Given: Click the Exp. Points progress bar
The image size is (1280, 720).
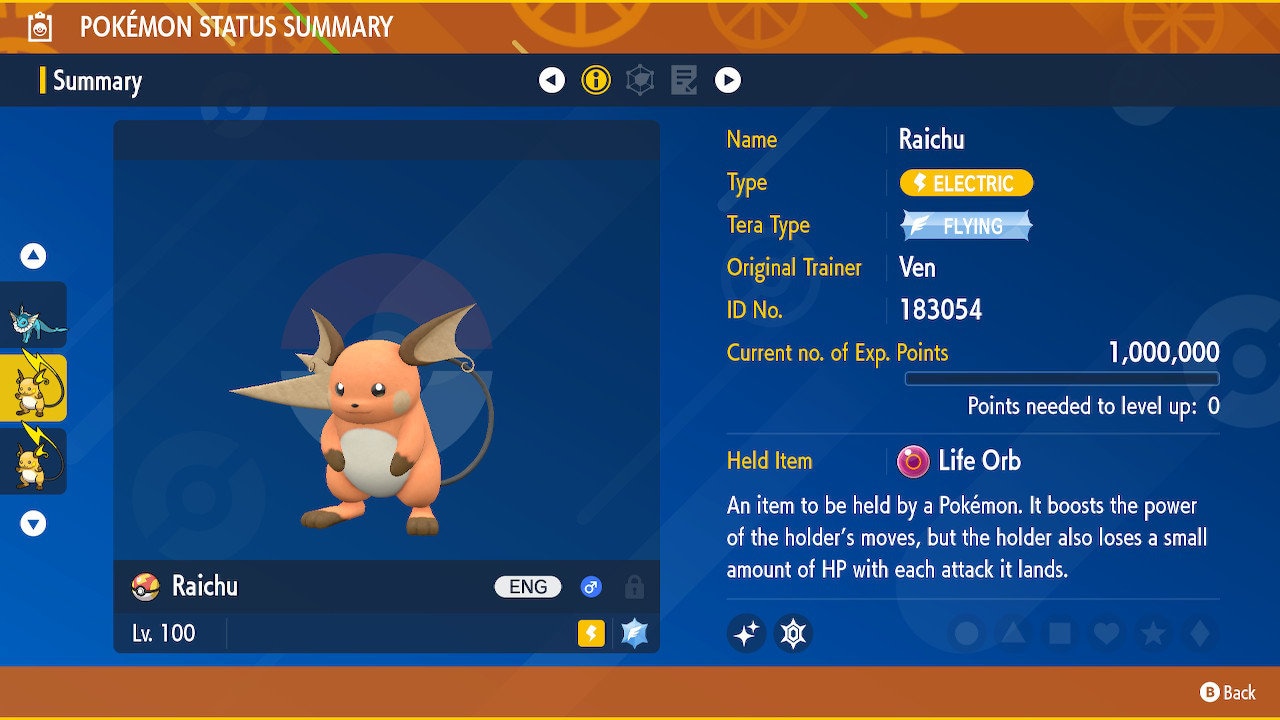Looking at the screenshot, I should (1063, 378).
